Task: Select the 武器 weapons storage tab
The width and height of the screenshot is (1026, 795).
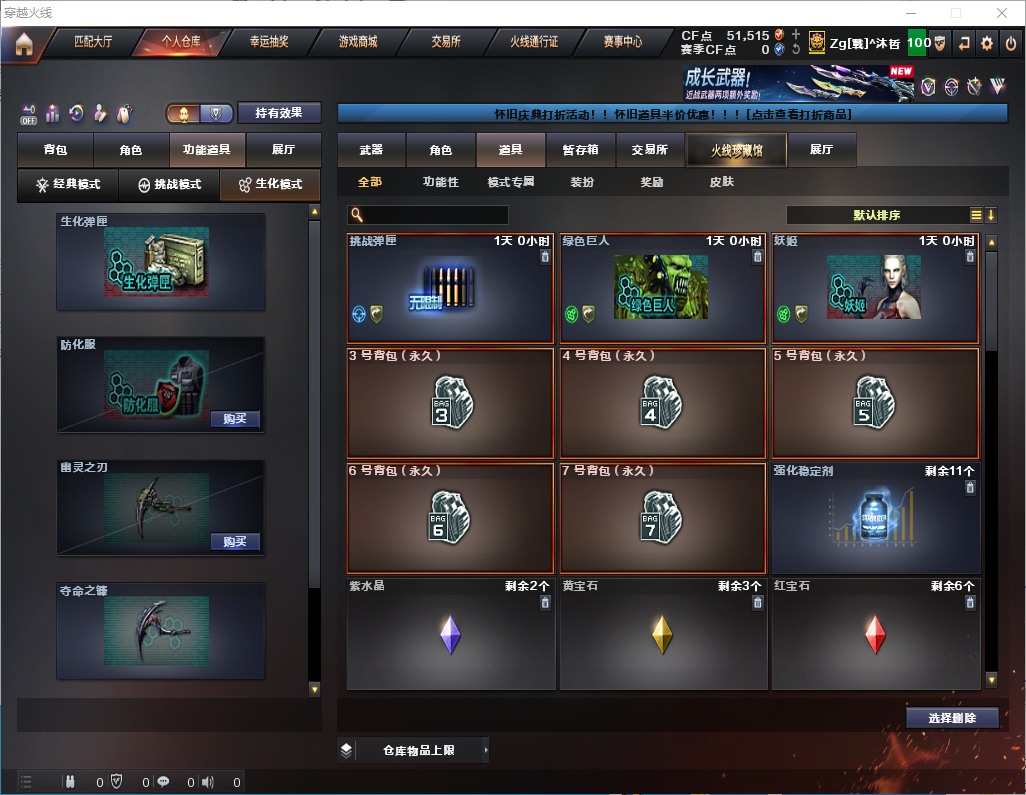Action: click(x=371, y=150)
